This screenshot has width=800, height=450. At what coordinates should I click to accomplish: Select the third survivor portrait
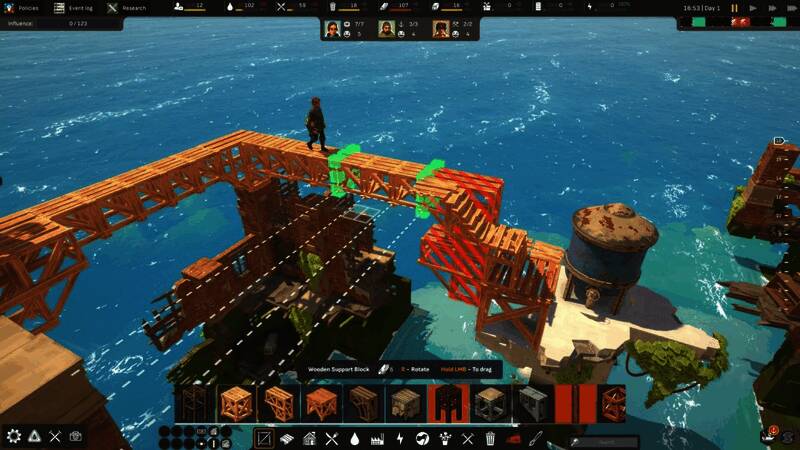pyautogui.click(x=440, y=29)
